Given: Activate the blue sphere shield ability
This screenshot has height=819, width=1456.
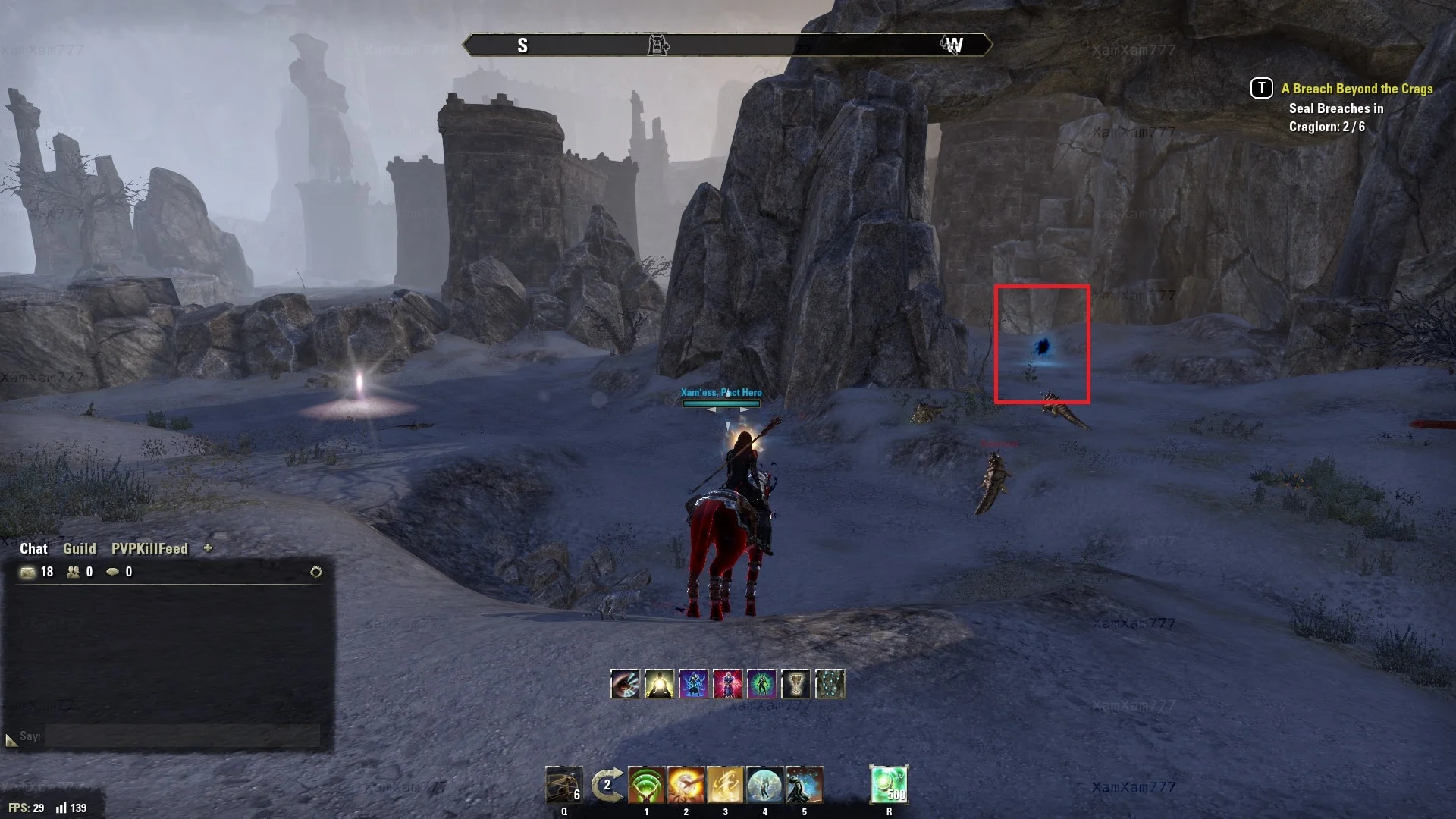Looking at the screenshot, I should (764, 785).
